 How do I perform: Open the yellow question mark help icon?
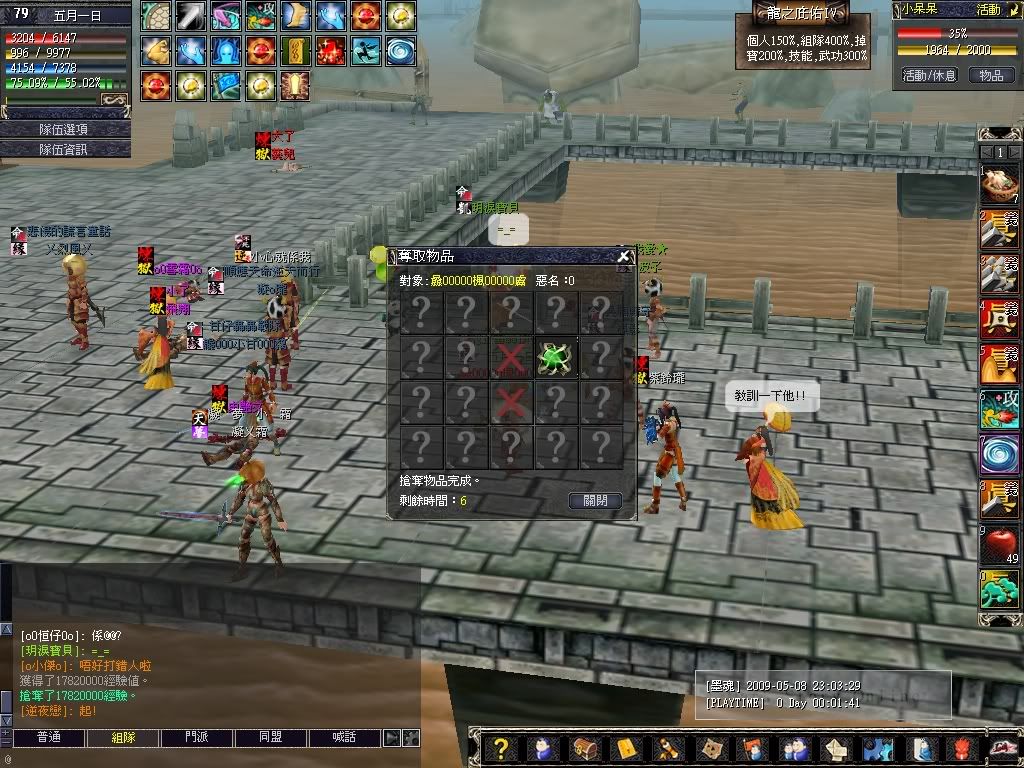point(502,749)
